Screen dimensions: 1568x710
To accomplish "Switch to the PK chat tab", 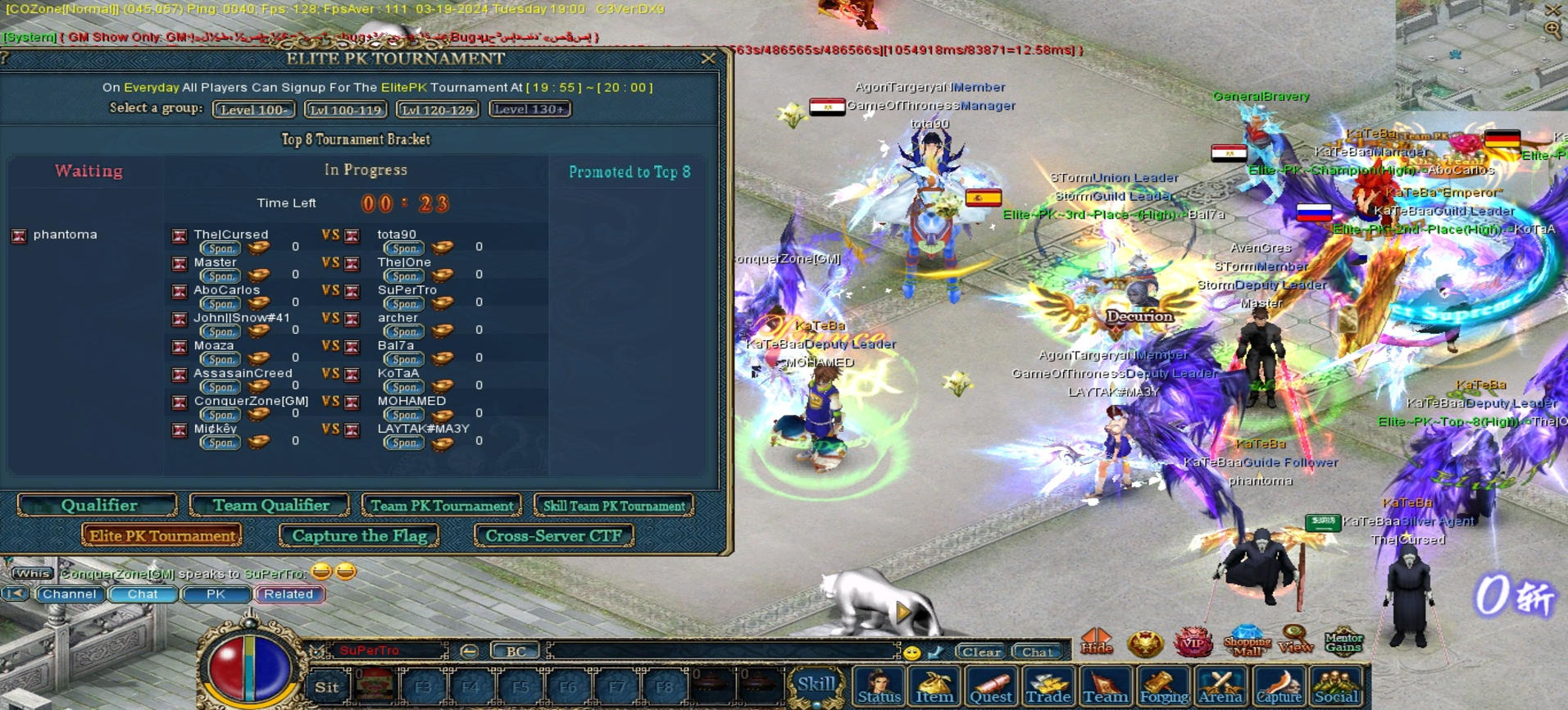I will pos(216,594).
